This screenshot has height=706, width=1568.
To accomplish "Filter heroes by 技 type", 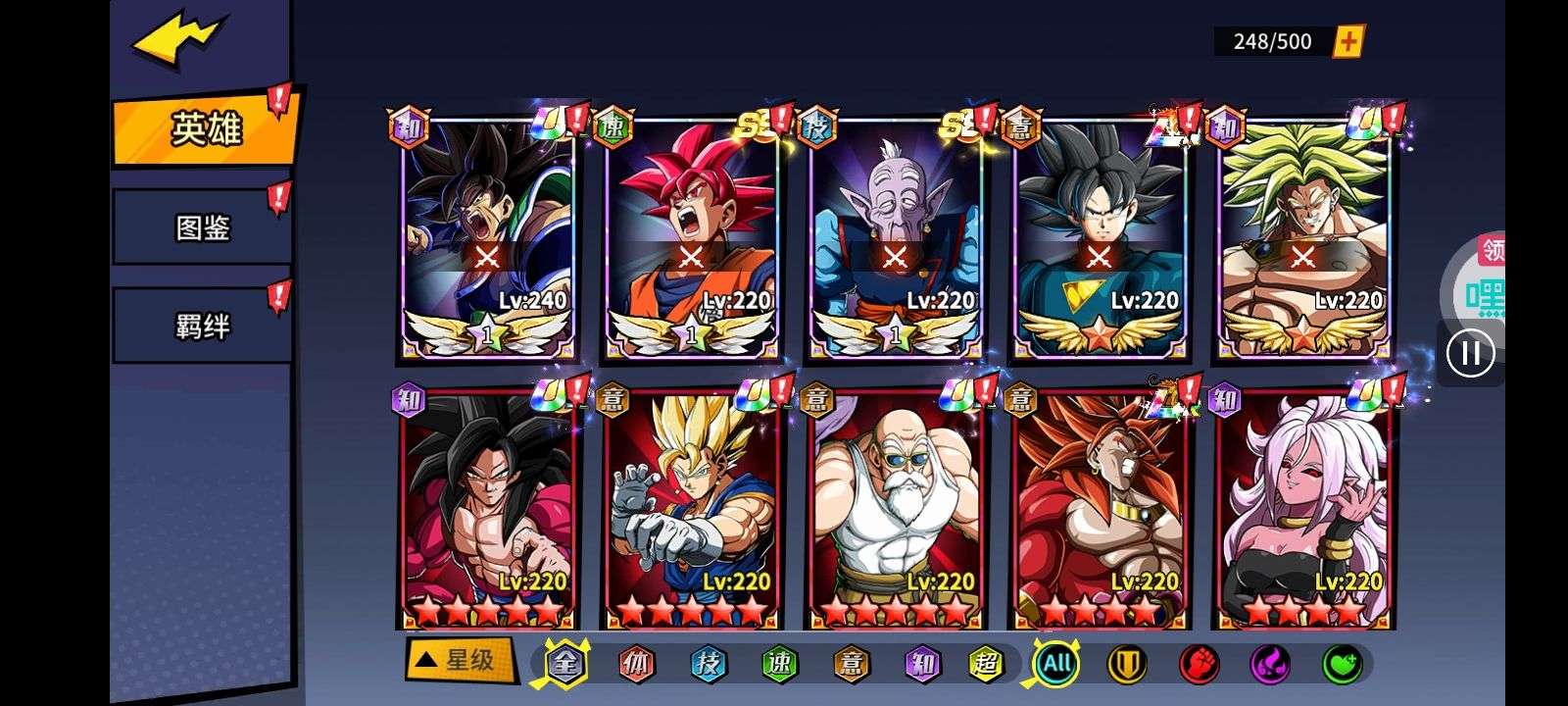I will 708,664.
